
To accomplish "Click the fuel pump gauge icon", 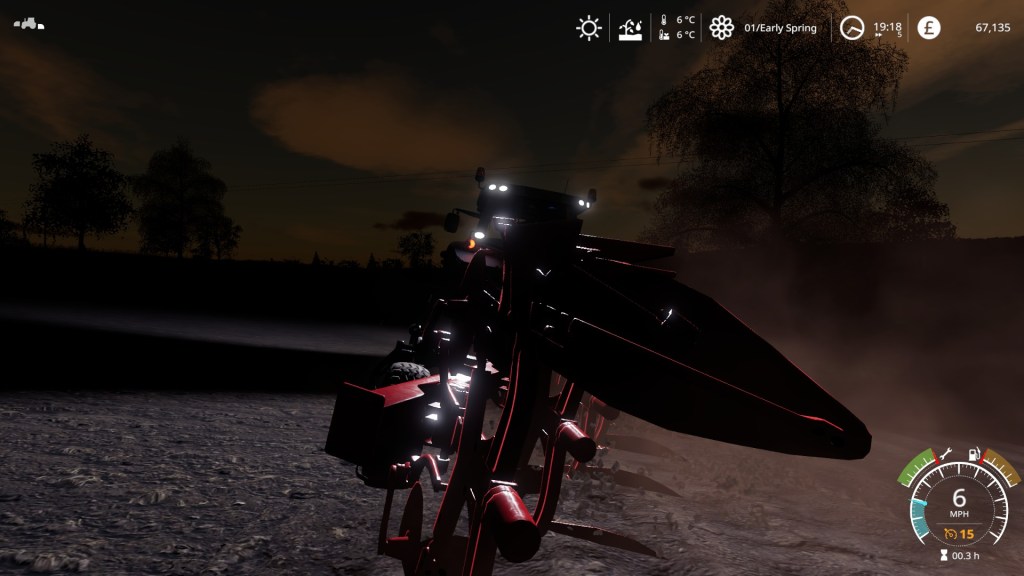I will [975, 454].
